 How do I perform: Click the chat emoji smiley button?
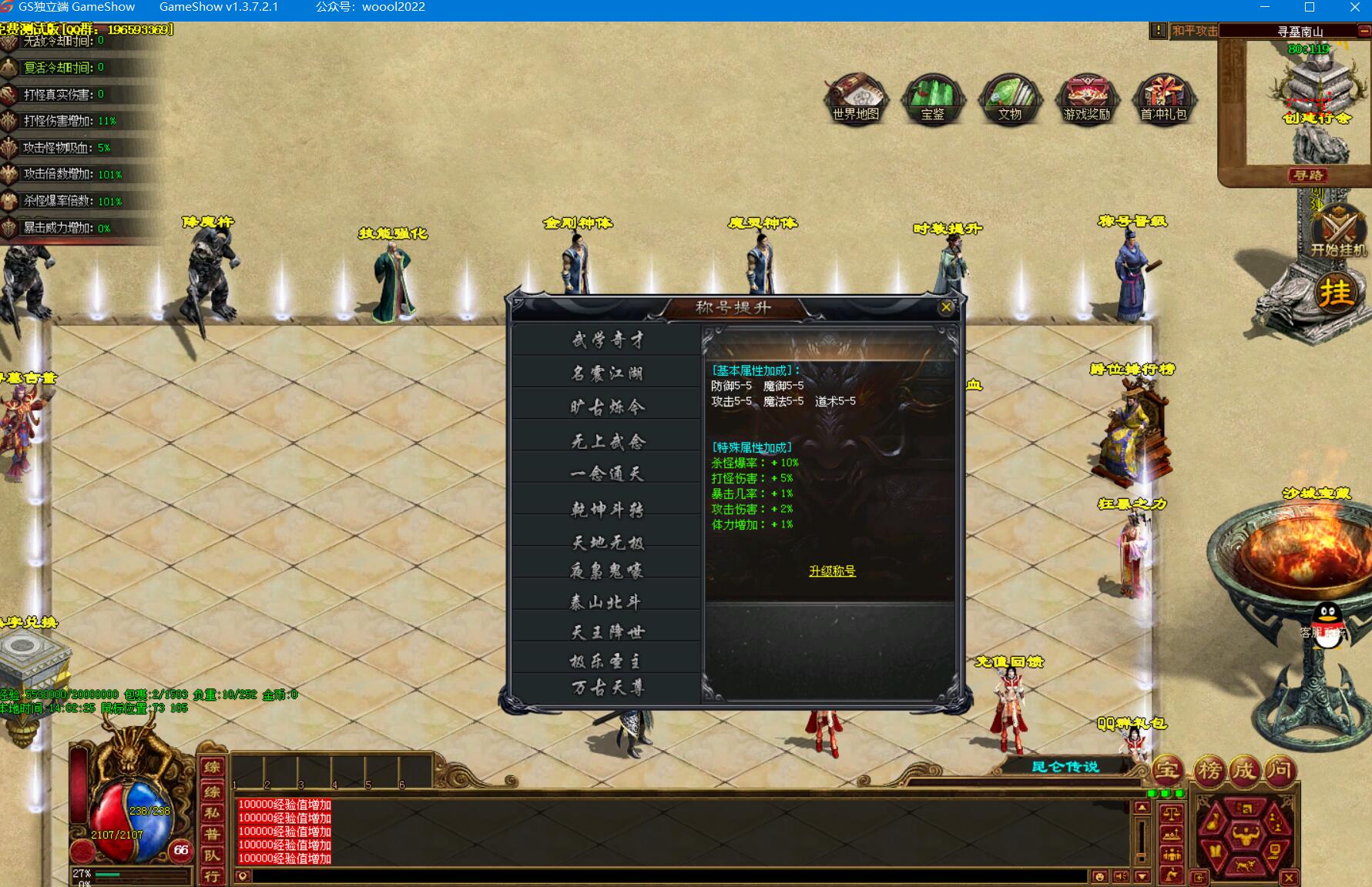tap(1099, 876)
